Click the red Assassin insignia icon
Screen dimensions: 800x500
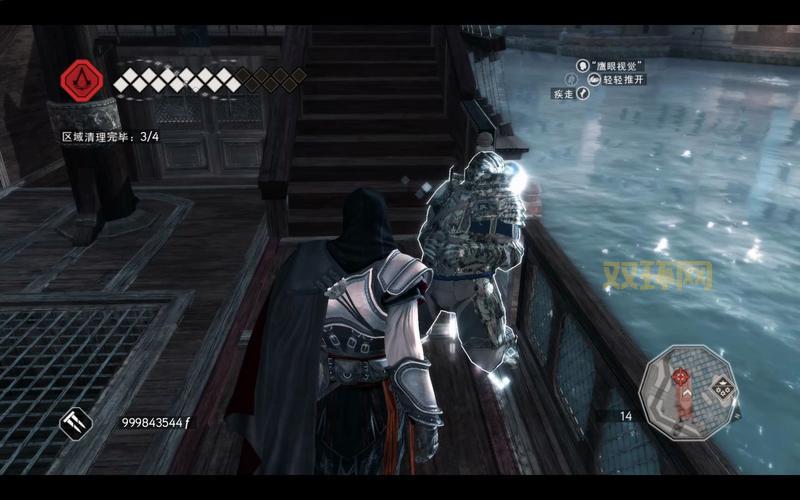click(80, 80)
